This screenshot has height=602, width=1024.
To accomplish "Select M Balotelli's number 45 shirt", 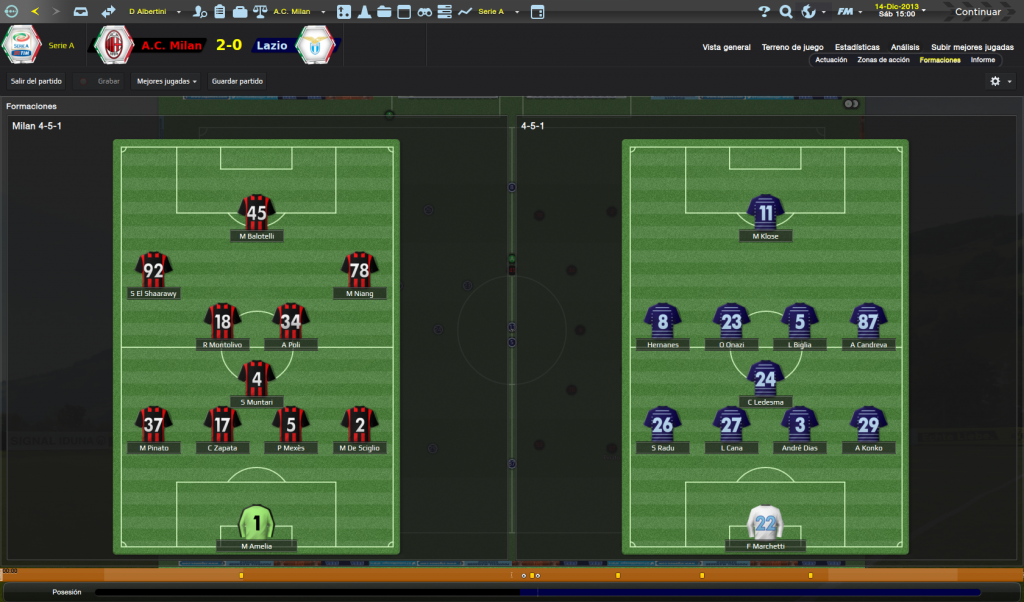I will click(x=257, y=212).
